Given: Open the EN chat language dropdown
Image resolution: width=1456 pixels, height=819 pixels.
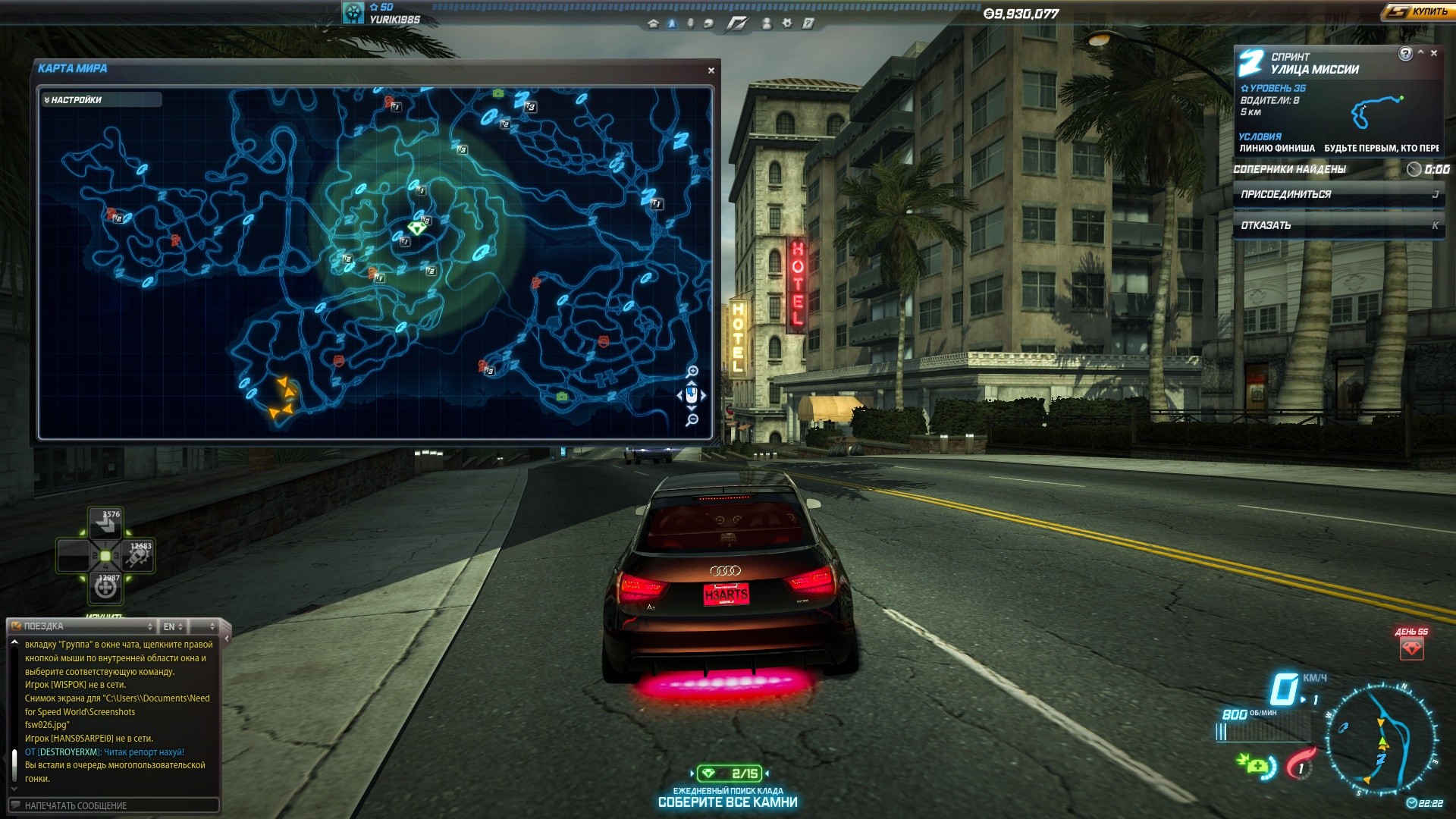Looking at the screenshot, I should 173,626.
